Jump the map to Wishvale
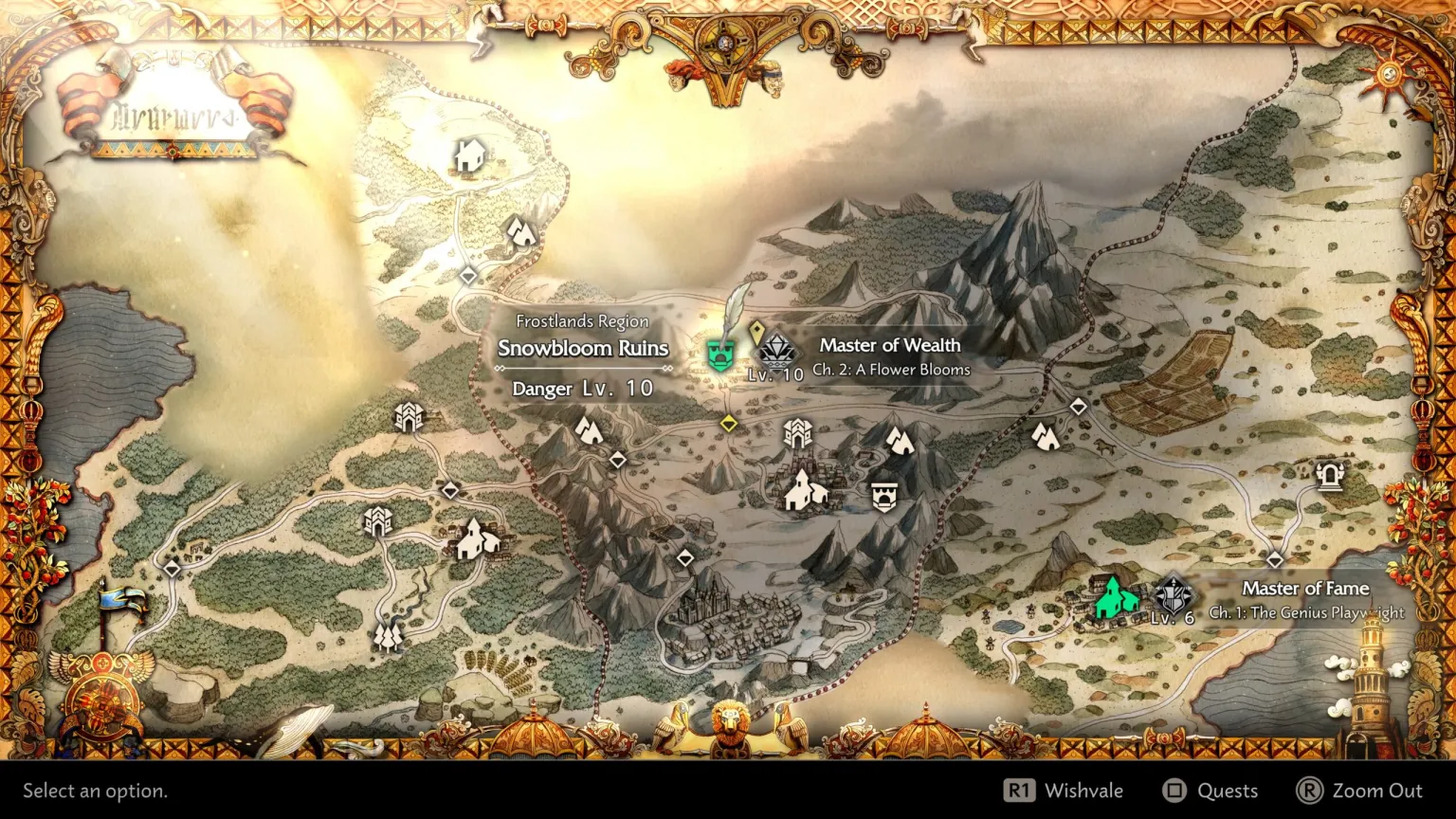The height and width of the screenshot is (819, 1456). pos(1065,791)
